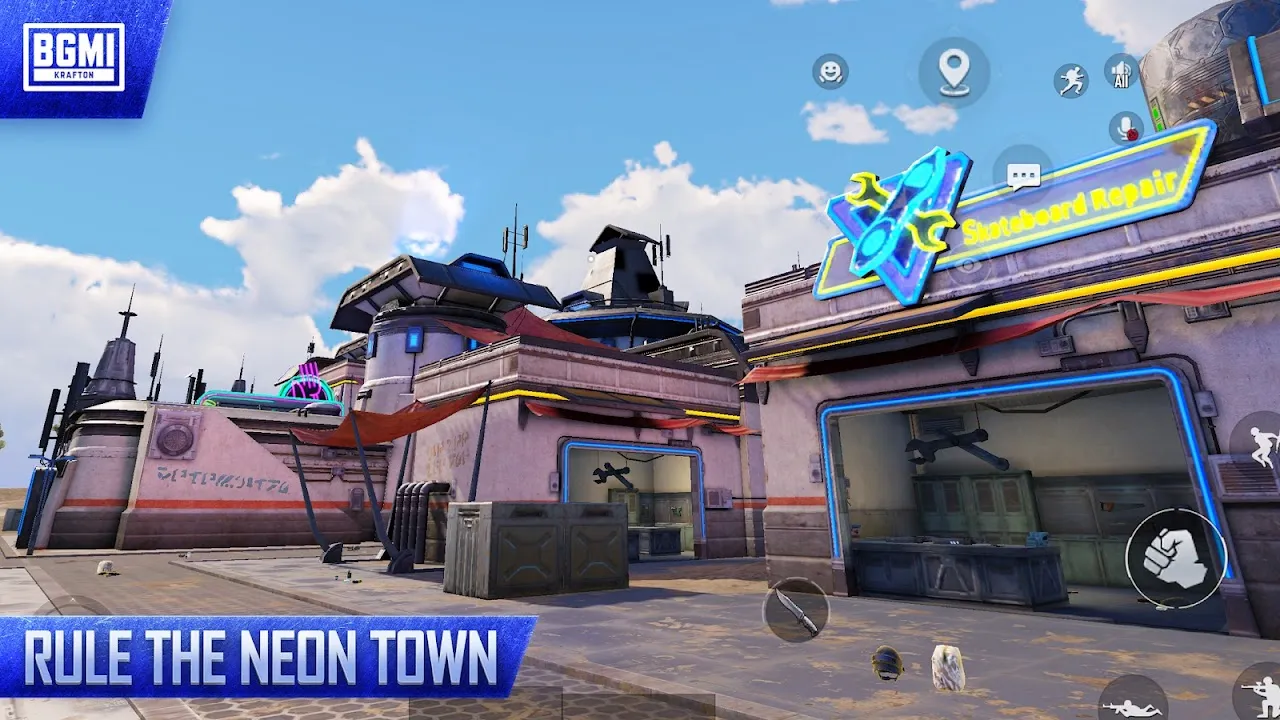The height and width of the screenshot is (720, 1280).
Task: Change the speaker voice channel set to All
Action: click(1121, 72)
